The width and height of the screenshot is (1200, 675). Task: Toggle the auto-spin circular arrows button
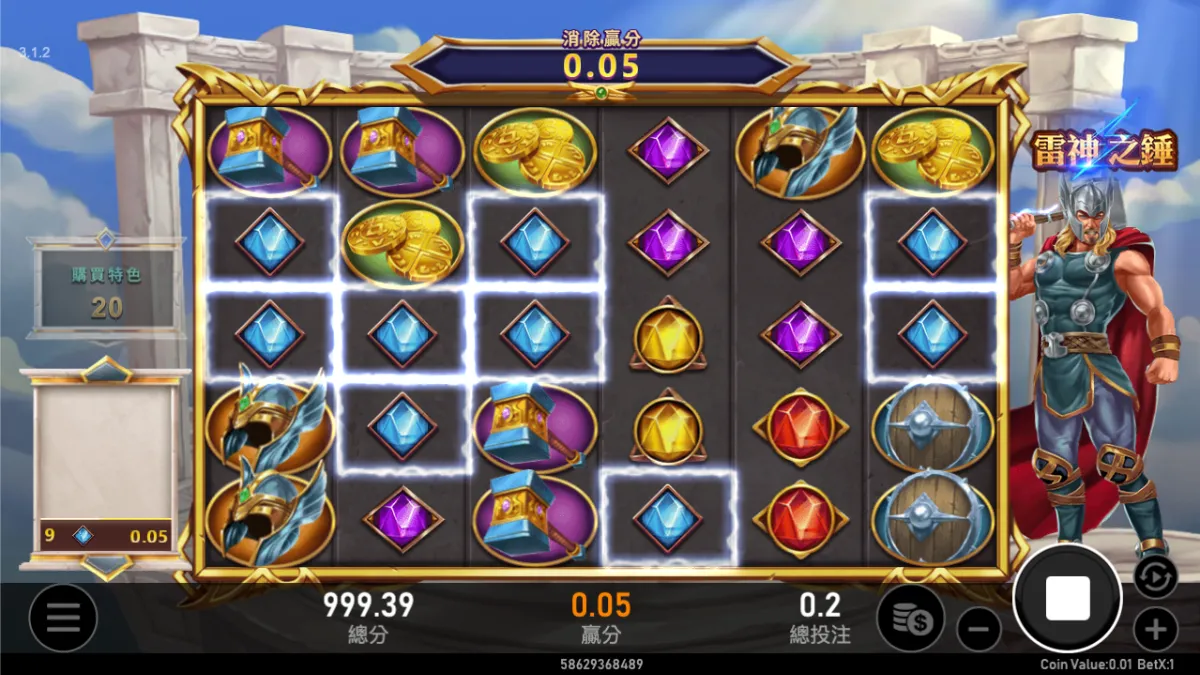[1155, 577]
